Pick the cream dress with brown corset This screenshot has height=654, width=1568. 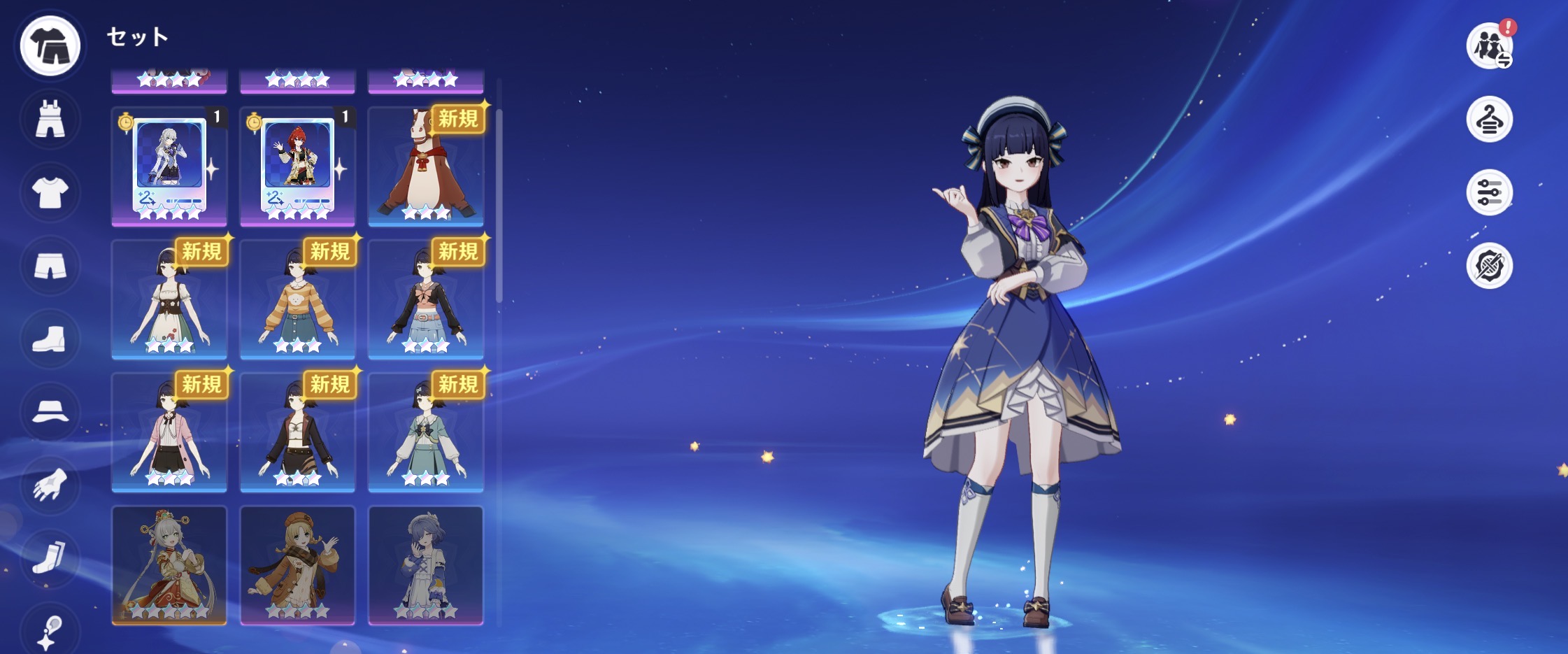pyautogui.click(x=169, y=299)
